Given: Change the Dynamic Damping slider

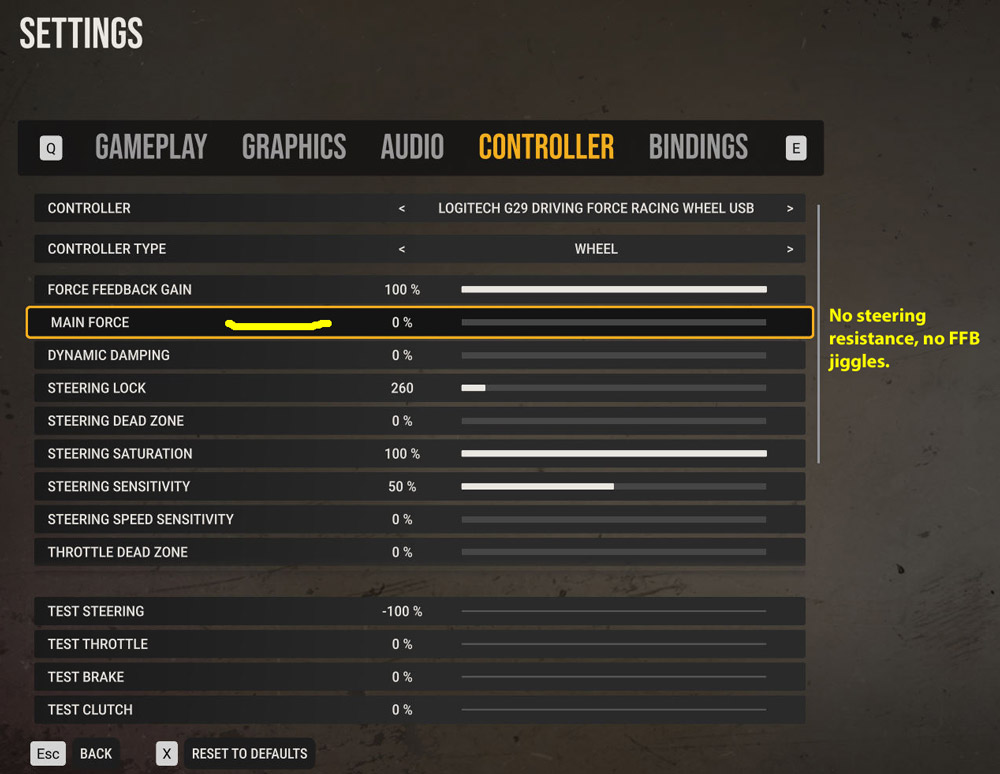Looking at the screenshot, I should pyautogui.click(x=613, y=356).
